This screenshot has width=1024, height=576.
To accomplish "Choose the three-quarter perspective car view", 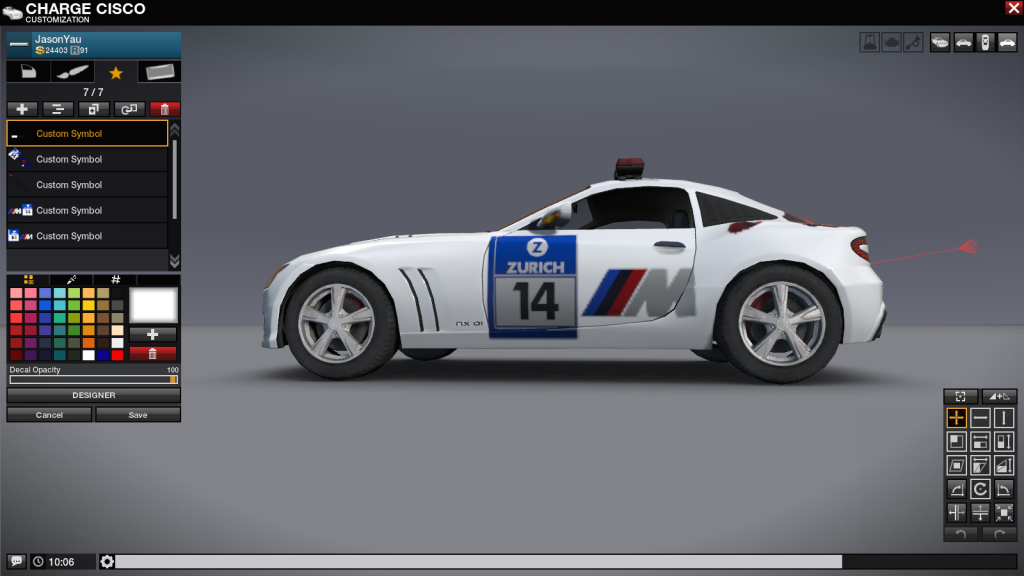I will (941, 42).
